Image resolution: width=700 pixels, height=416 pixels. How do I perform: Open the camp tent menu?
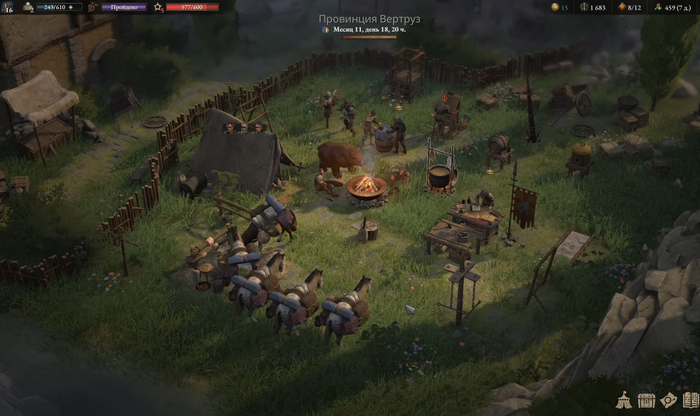point(625,400)
